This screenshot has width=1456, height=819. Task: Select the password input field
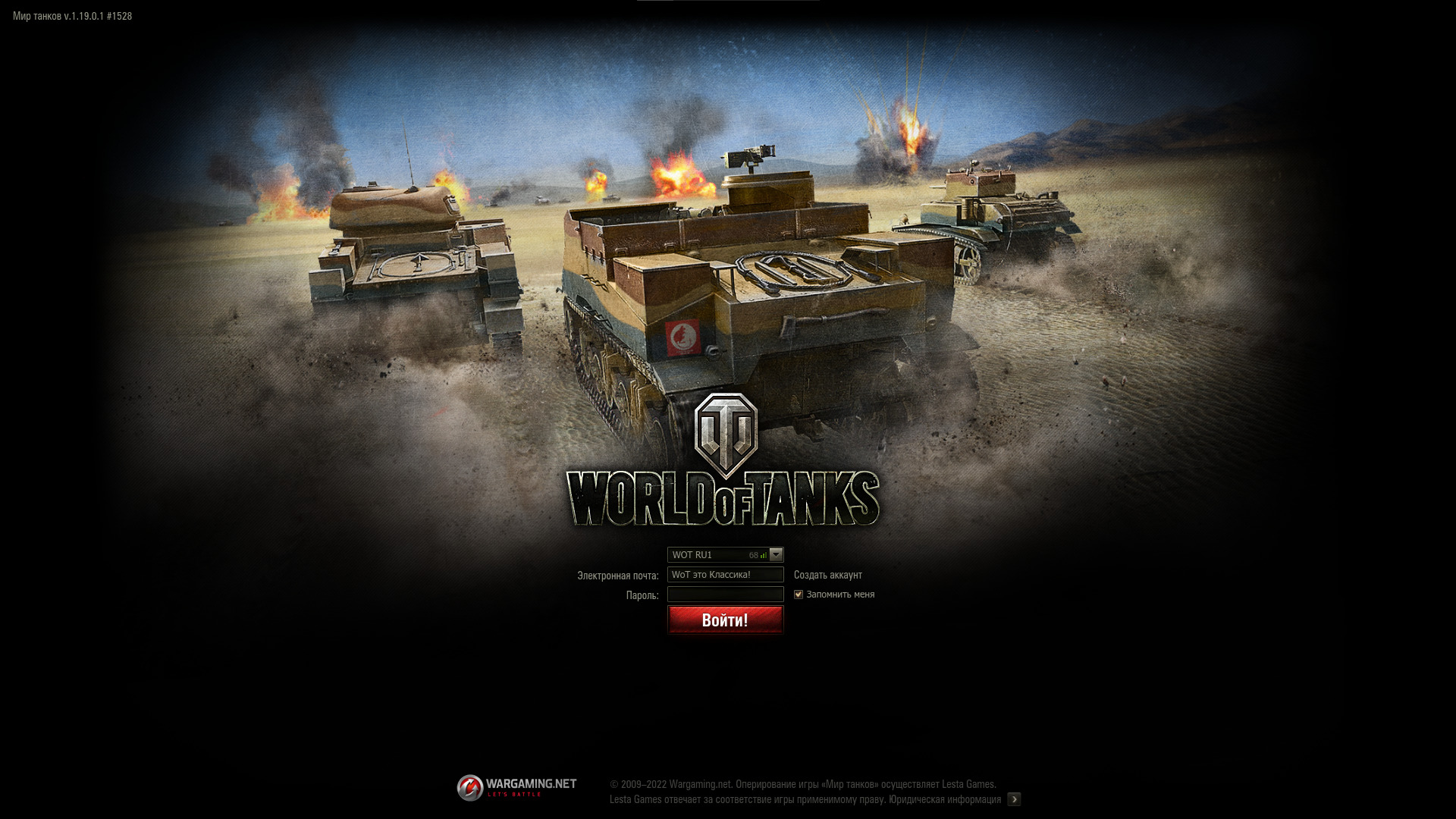click(725, 595)
